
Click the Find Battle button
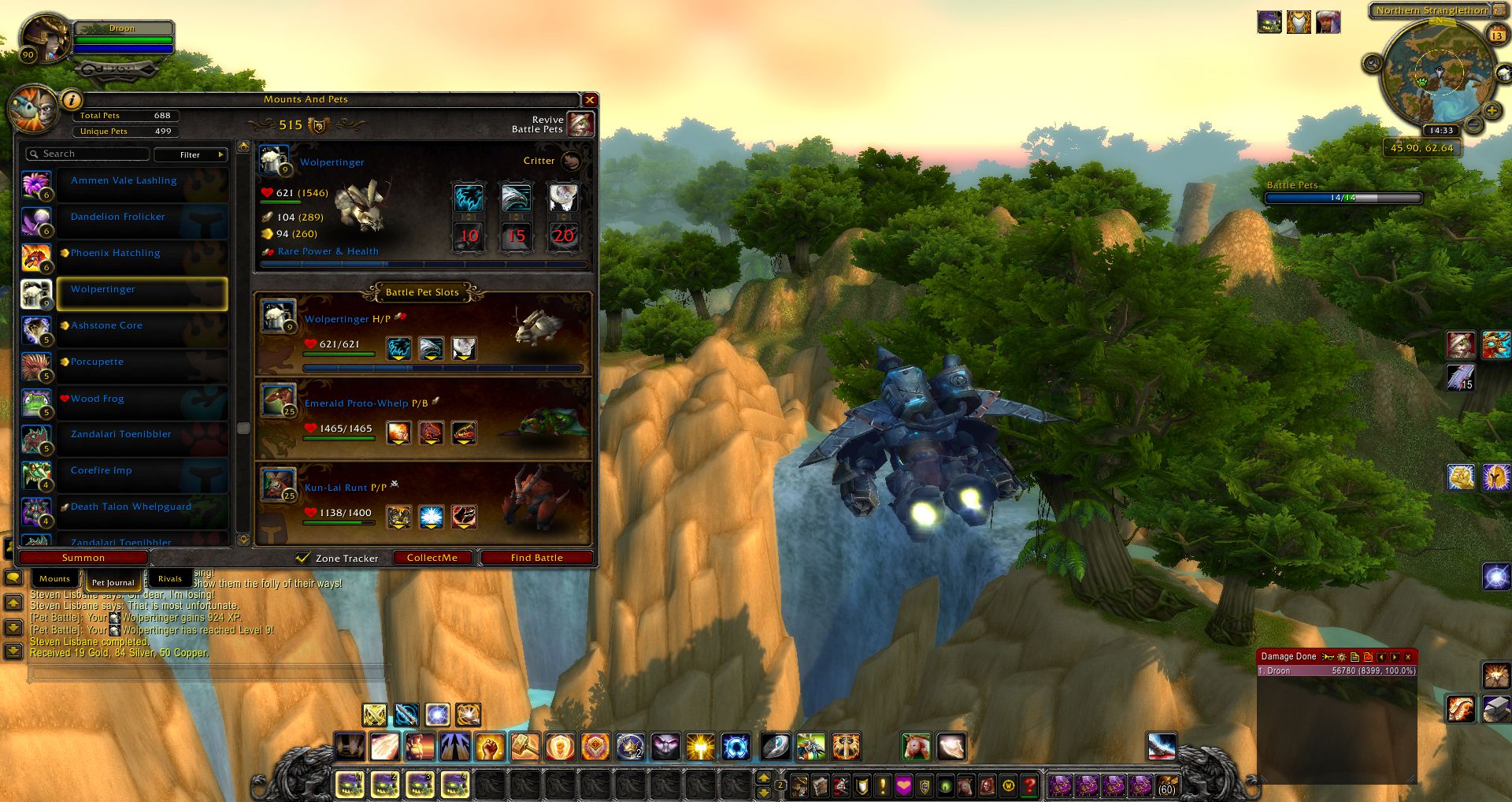tap(536, 558)
